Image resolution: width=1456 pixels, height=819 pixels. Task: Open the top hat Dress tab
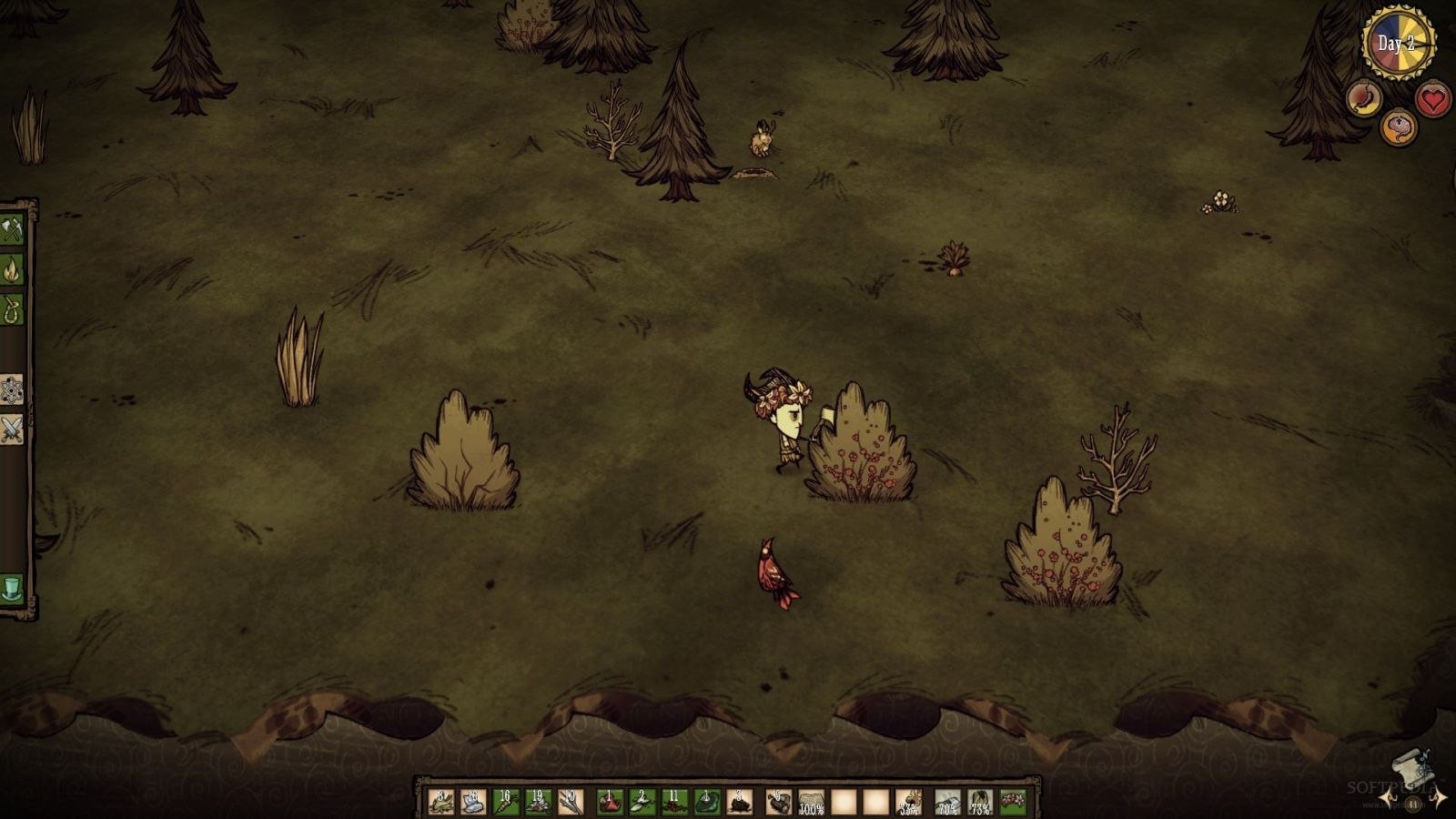(12, 589)
